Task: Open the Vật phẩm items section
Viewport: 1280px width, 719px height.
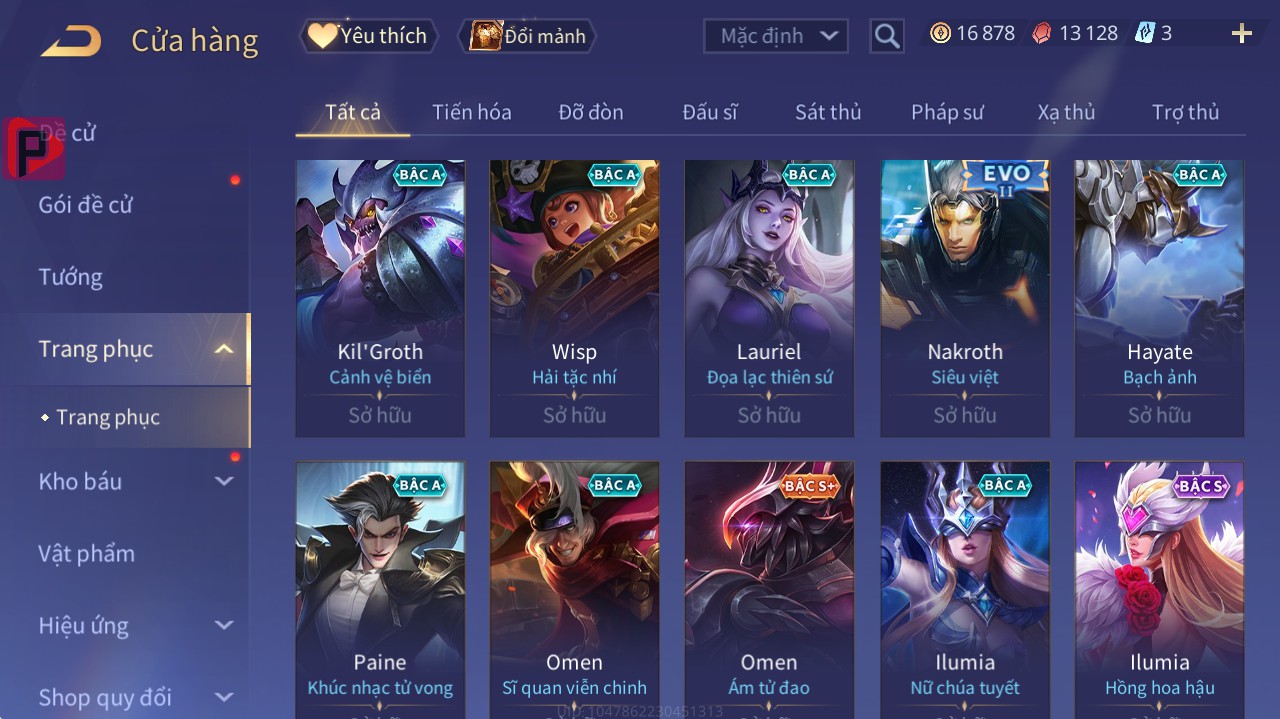Action: pos(86,553)
